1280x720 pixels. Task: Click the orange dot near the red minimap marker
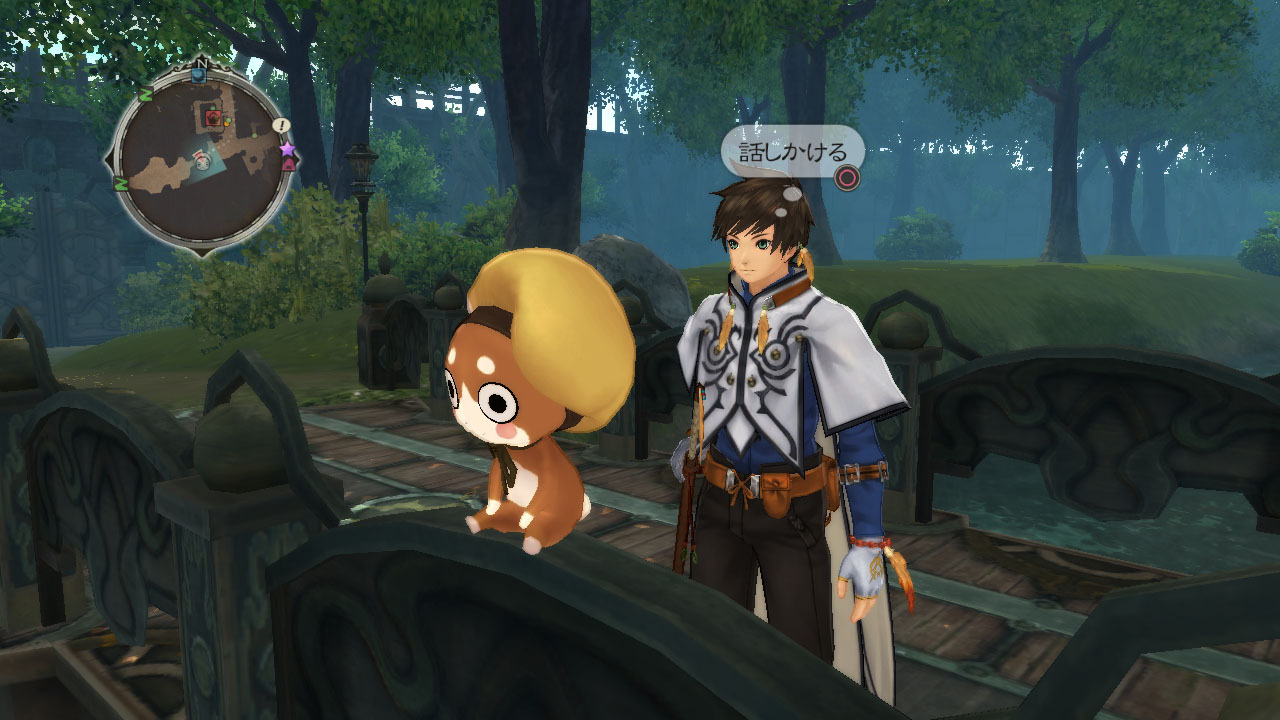tap(228, 122)
